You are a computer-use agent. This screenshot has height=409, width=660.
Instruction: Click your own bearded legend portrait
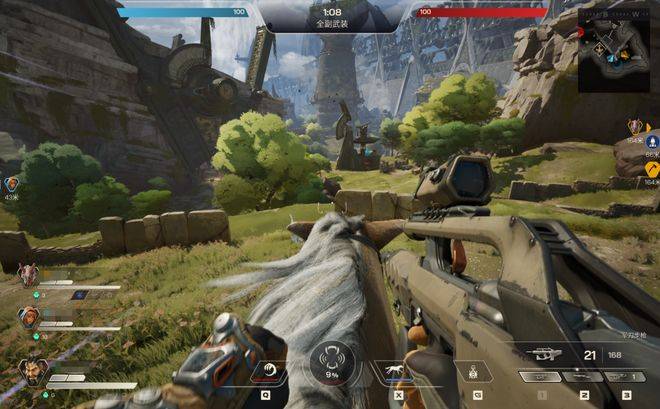pos(31,372)
